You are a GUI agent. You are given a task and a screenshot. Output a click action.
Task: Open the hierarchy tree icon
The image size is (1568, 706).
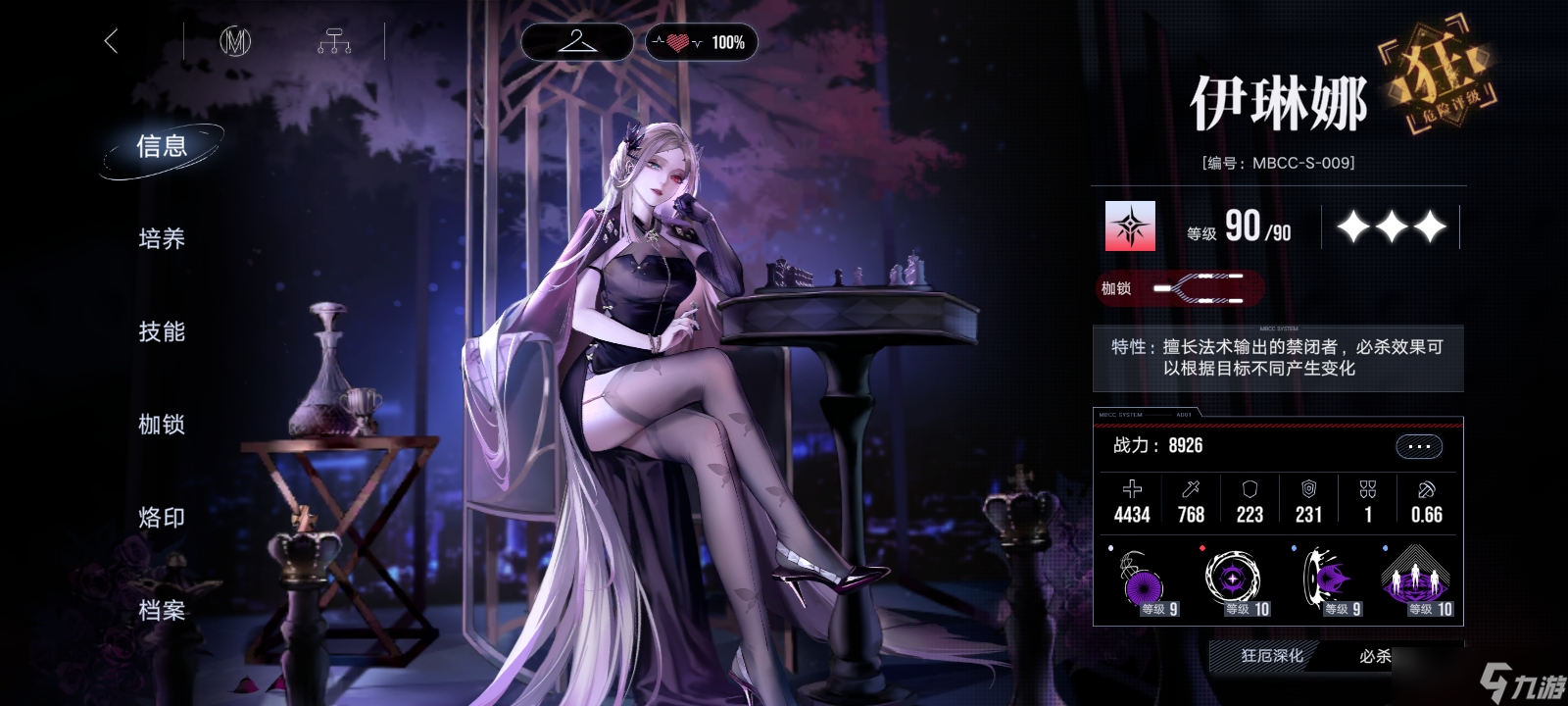click(x=334, y=41)
